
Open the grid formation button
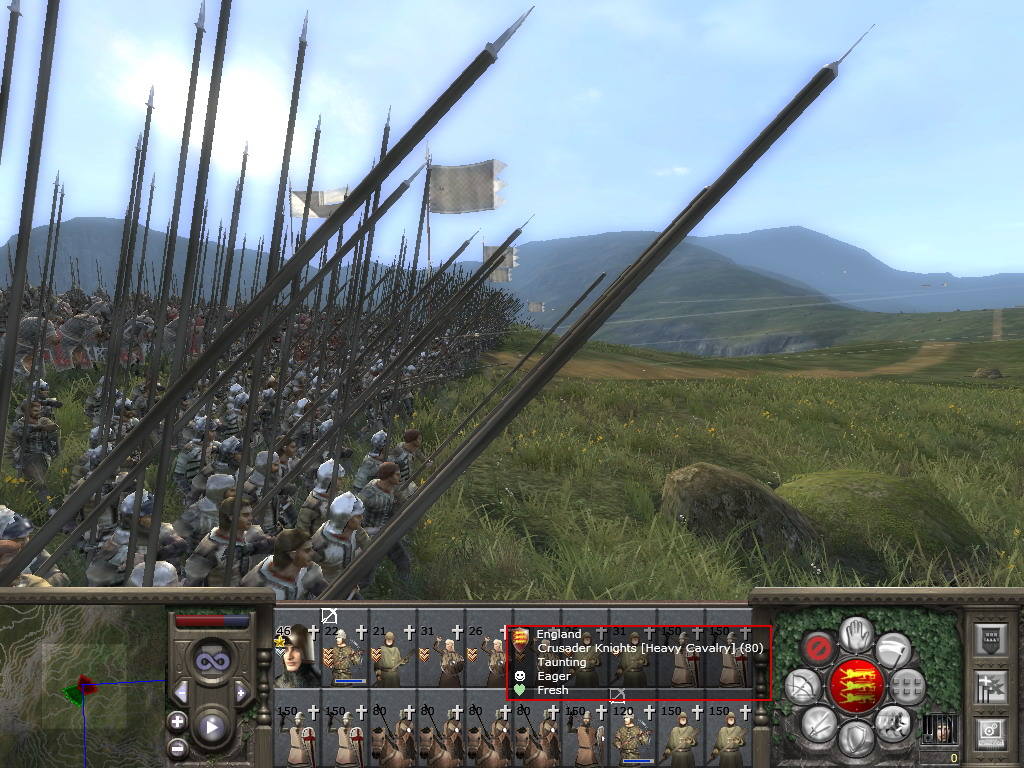click(907, 686)
